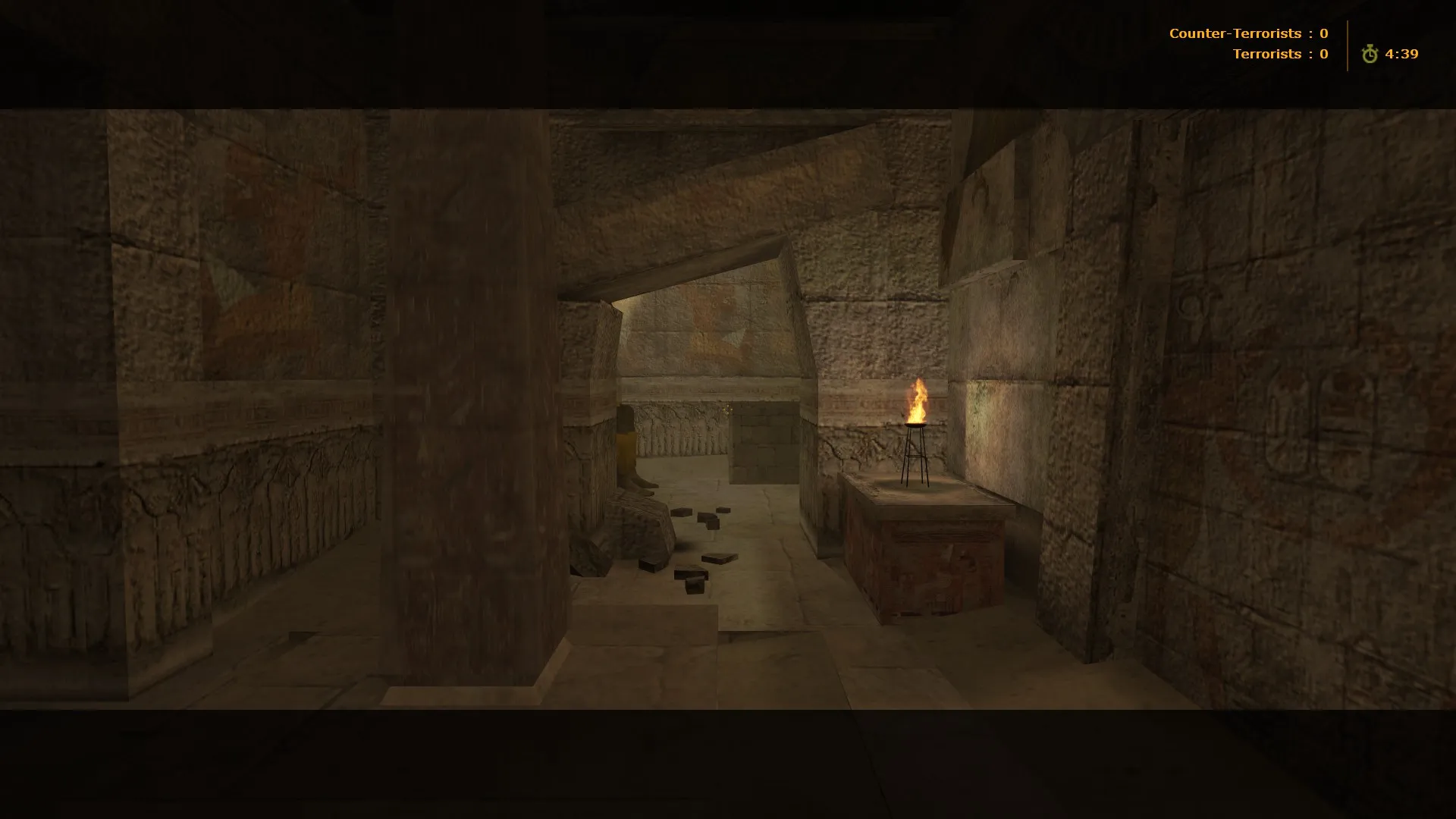This screenshot has width=1456, height=819.
Task: Click the Counter-Terrorists label in the HUD
Action: (1236, 33)
